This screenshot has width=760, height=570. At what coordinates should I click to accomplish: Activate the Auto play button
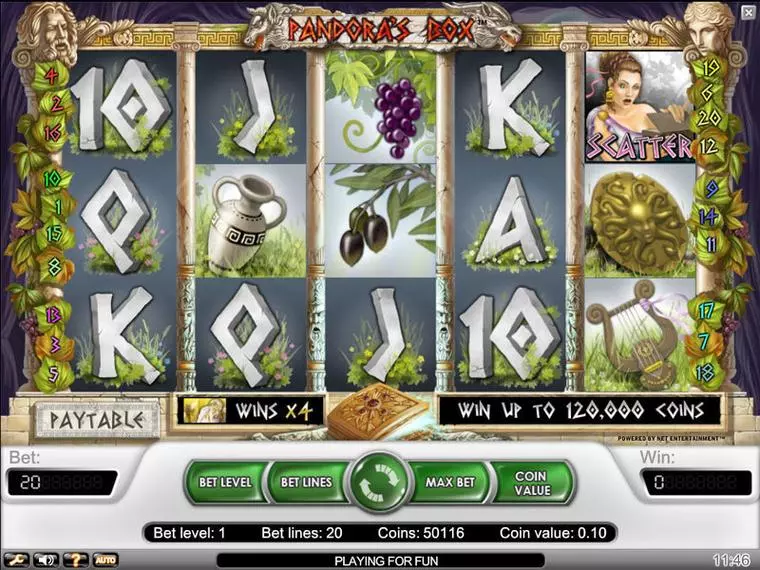coord(105,559)
